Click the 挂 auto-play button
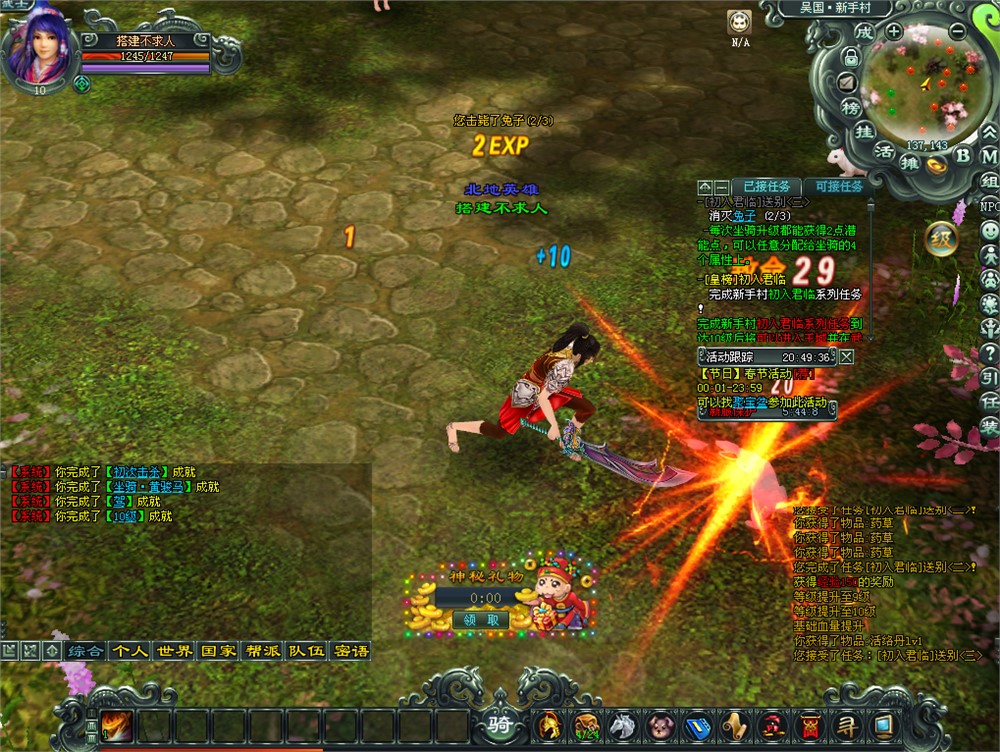Image resolution: width=1000 pixels, height=752 pixels. [866, 131]
